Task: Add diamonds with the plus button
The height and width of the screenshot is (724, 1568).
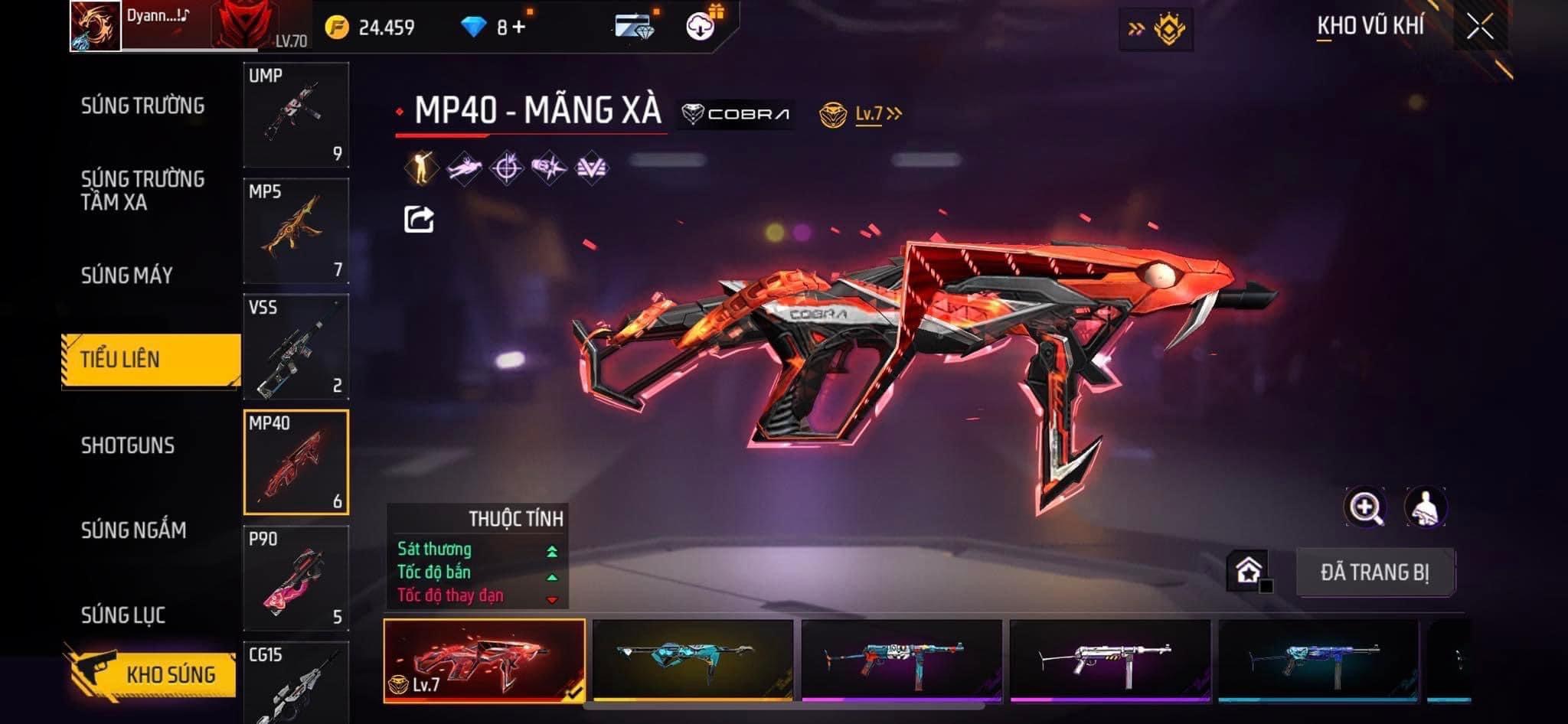Action: coord(520,28)
